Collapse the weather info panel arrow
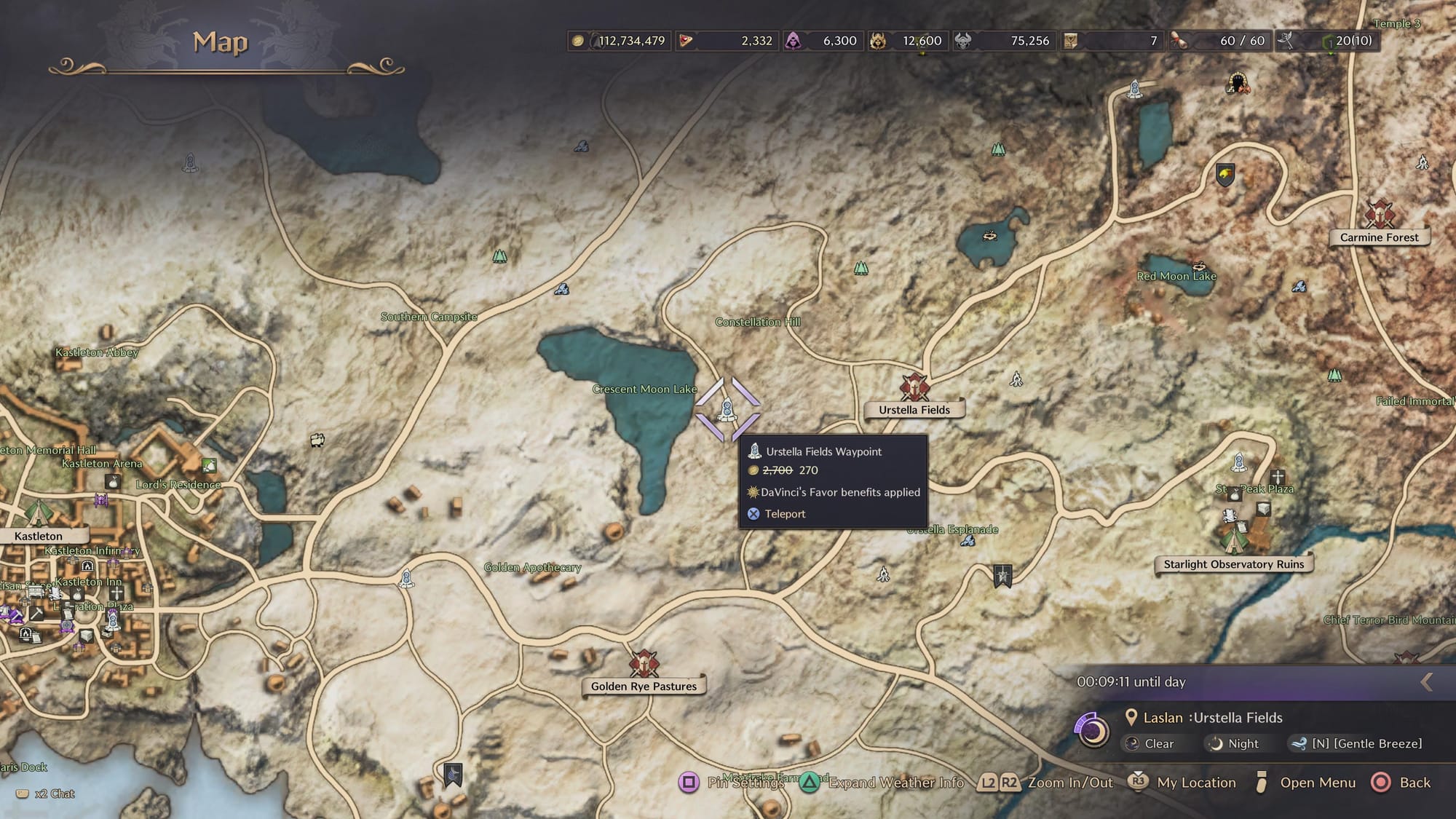 (x=1426, y=682)
